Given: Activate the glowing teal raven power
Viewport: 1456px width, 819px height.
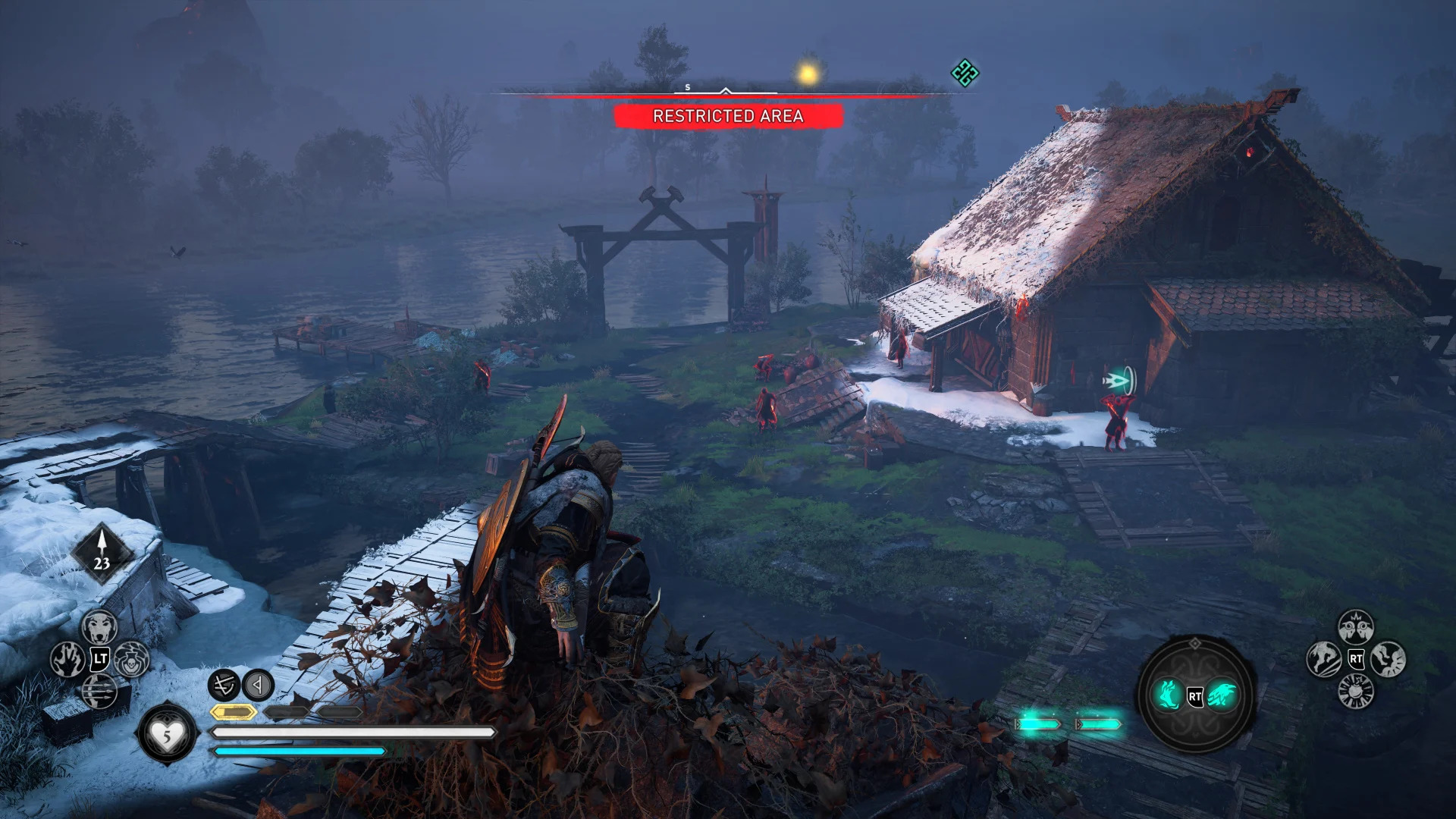Looking at the screenshot, I should click(x=1222, y=695).
